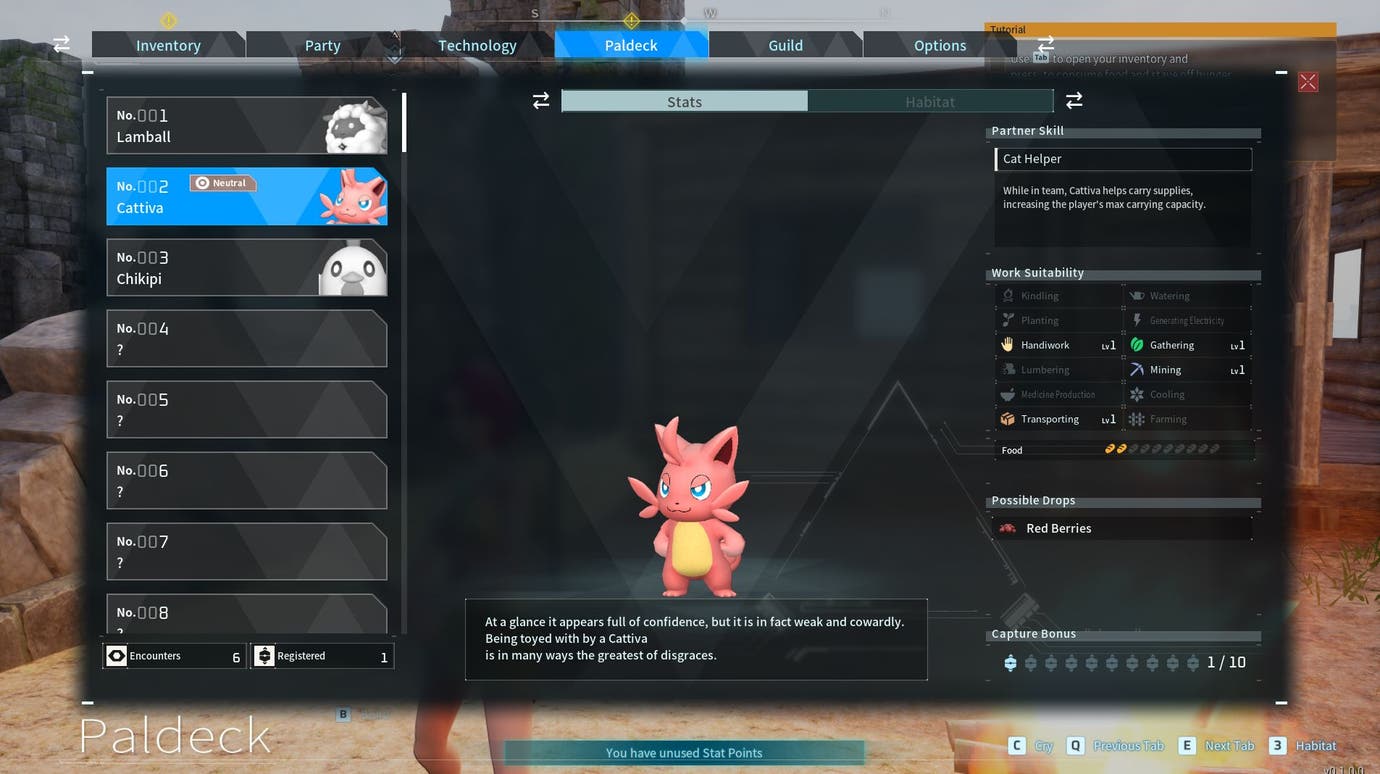The height and width of the screenshot is (774, 1380).
Task: Go to the Guild tab
Action: click(785, 45)
